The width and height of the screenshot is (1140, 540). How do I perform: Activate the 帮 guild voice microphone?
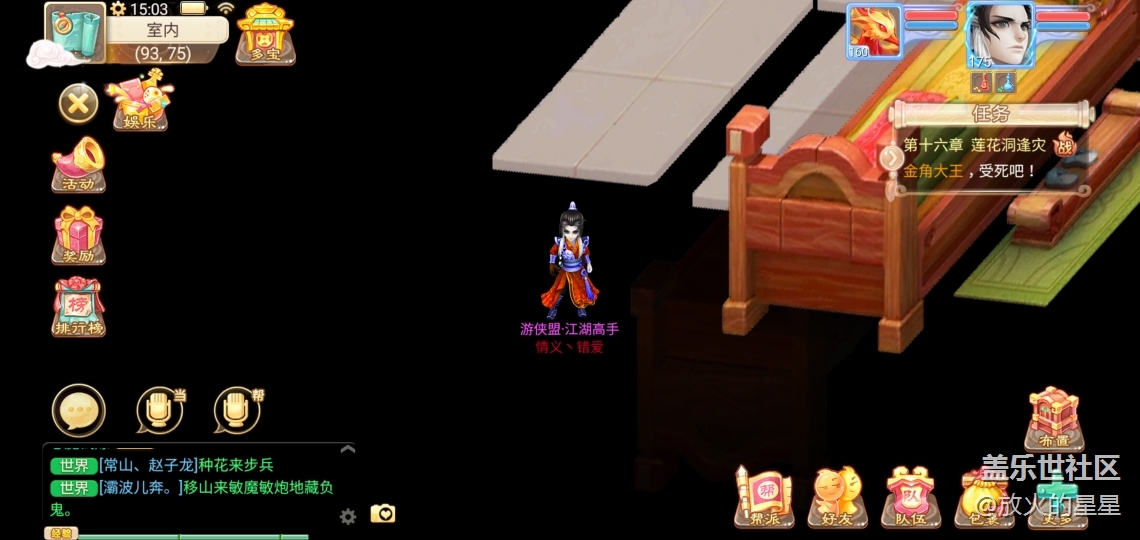237,410
